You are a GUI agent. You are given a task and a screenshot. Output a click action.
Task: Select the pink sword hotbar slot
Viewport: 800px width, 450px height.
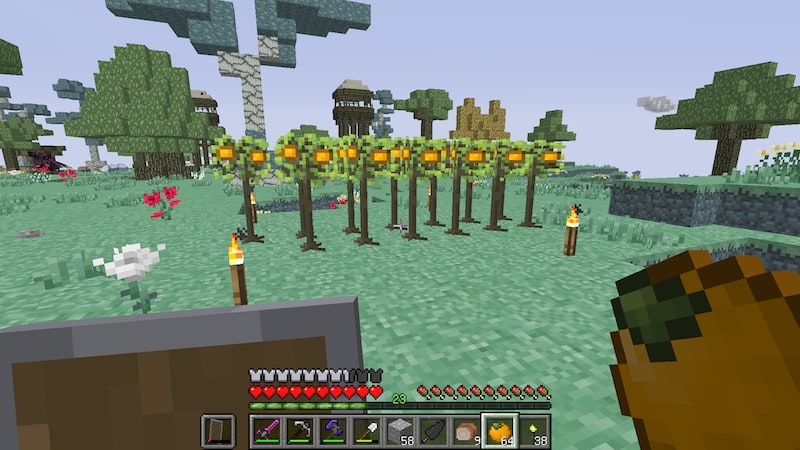click(266, 431)
